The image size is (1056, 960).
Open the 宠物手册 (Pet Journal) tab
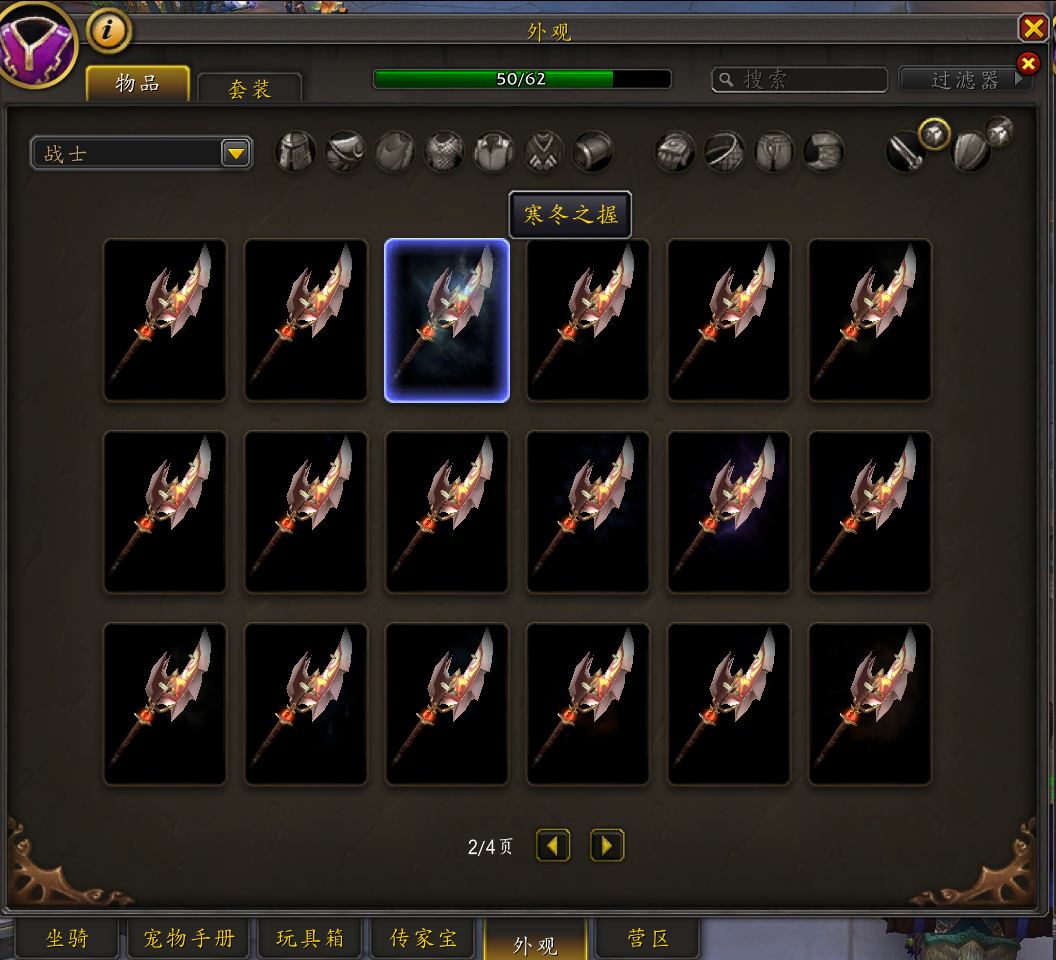point(188,939)
